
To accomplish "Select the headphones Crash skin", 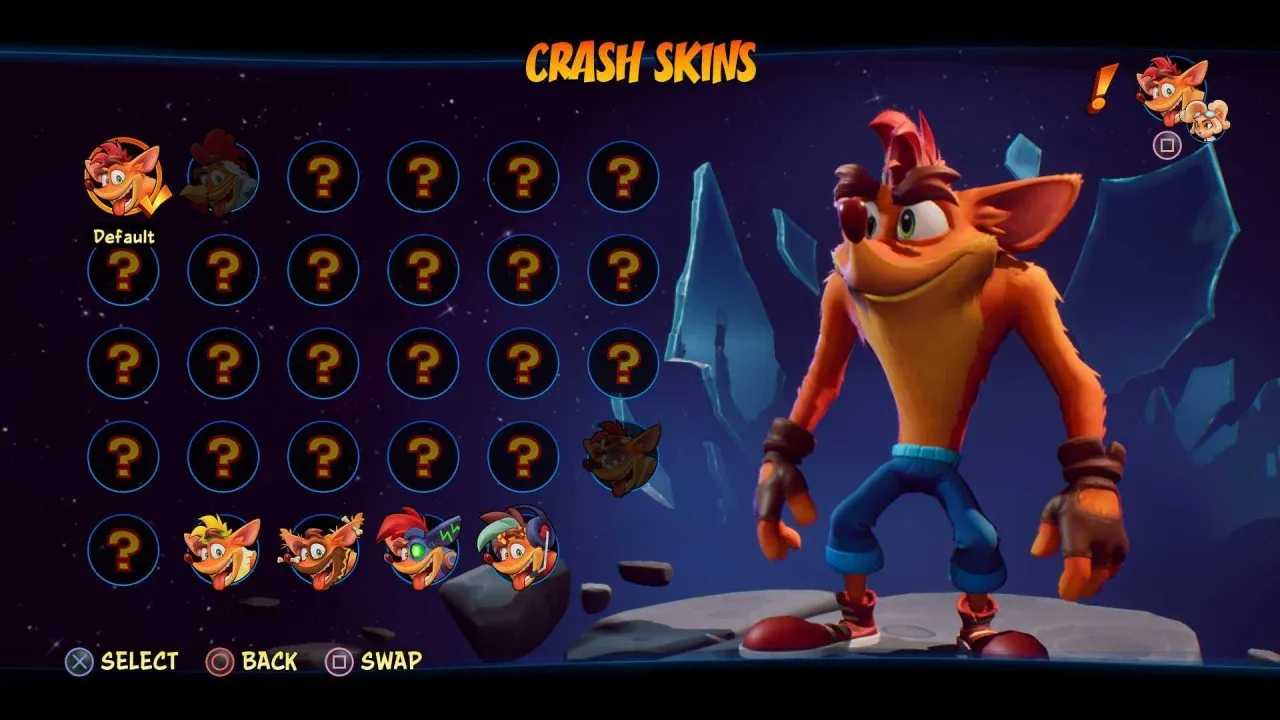I will (519, 547).
